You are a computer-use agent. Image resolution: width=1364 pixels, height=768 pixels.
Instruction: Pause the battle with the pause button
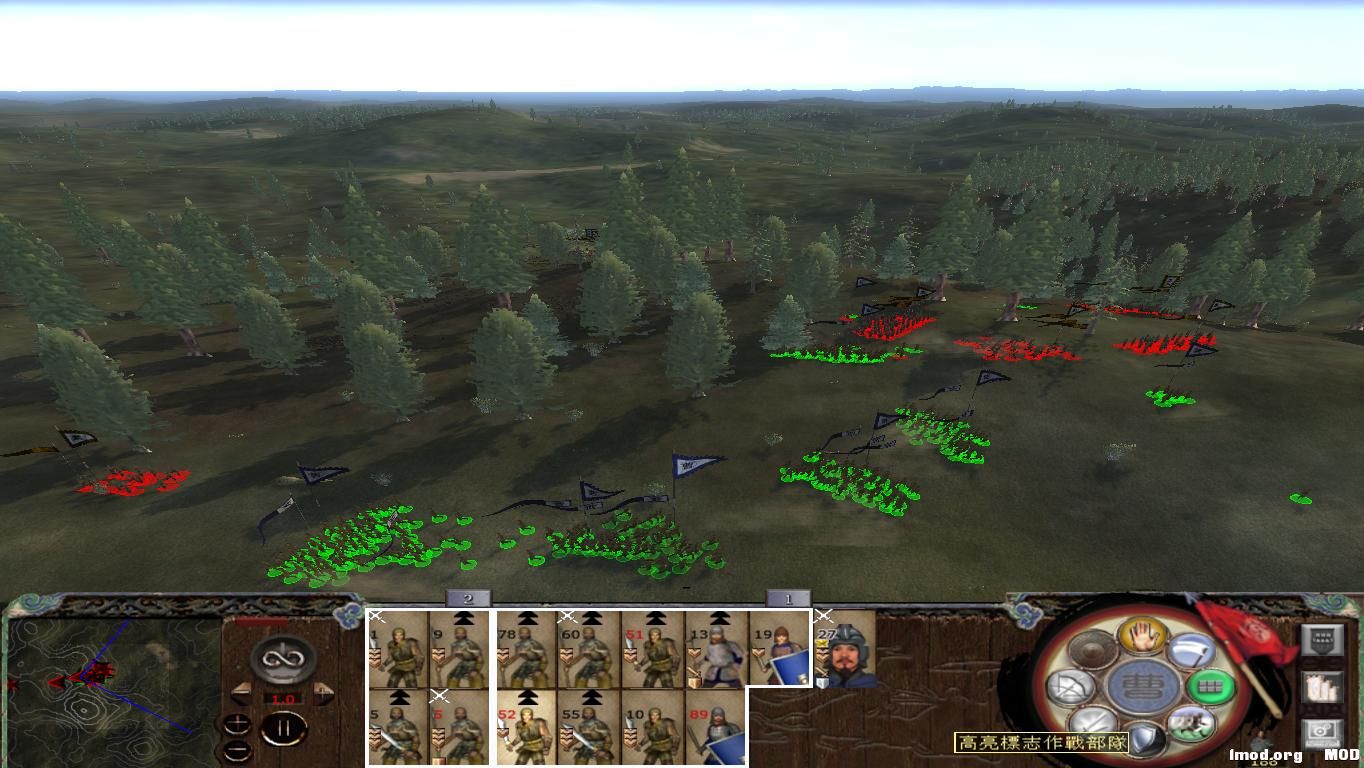point(284,728)
